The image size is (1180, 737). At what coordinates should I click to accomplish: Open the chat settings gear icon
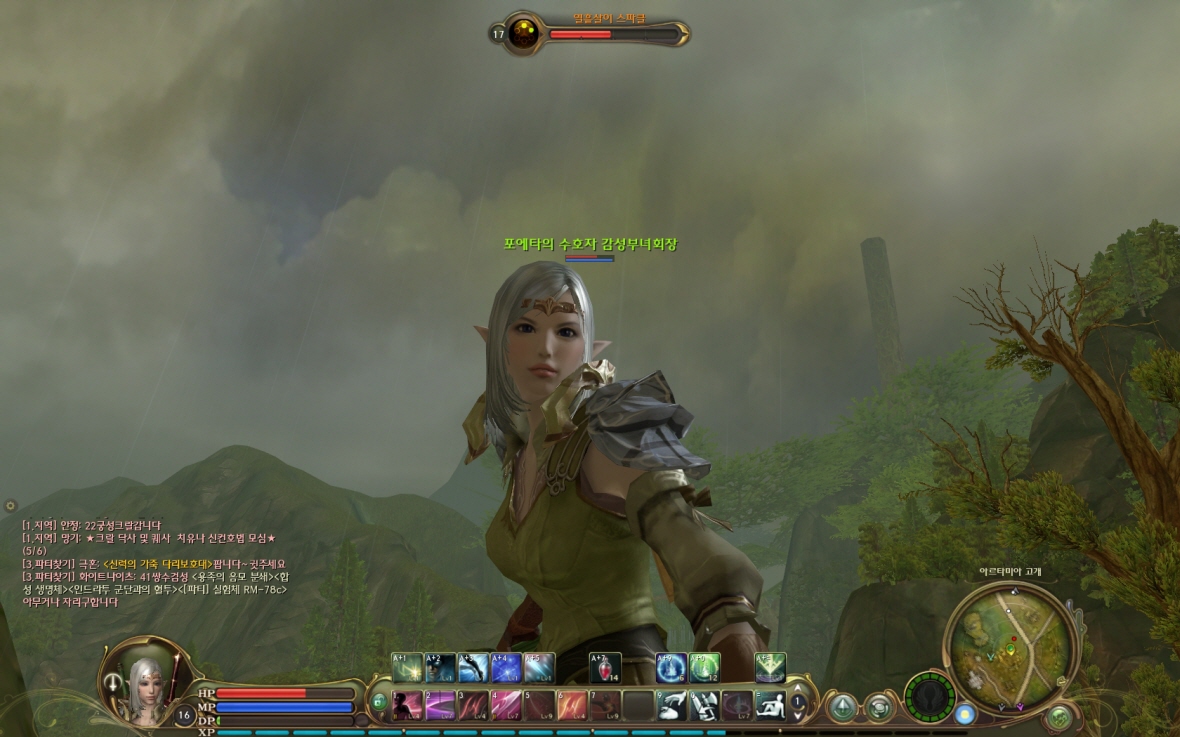click(x=10, y=506)
